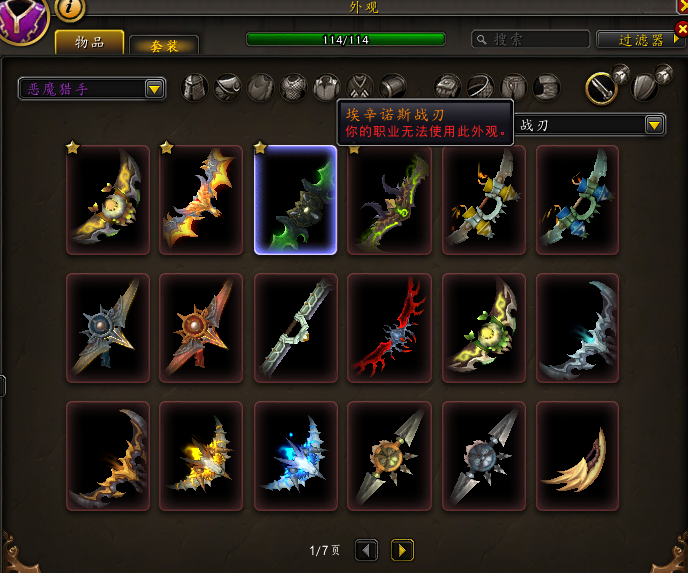The height and width of the screenshot is (573, 688).
Task: Go to the previous appearance page
Action: click(367, 550)
